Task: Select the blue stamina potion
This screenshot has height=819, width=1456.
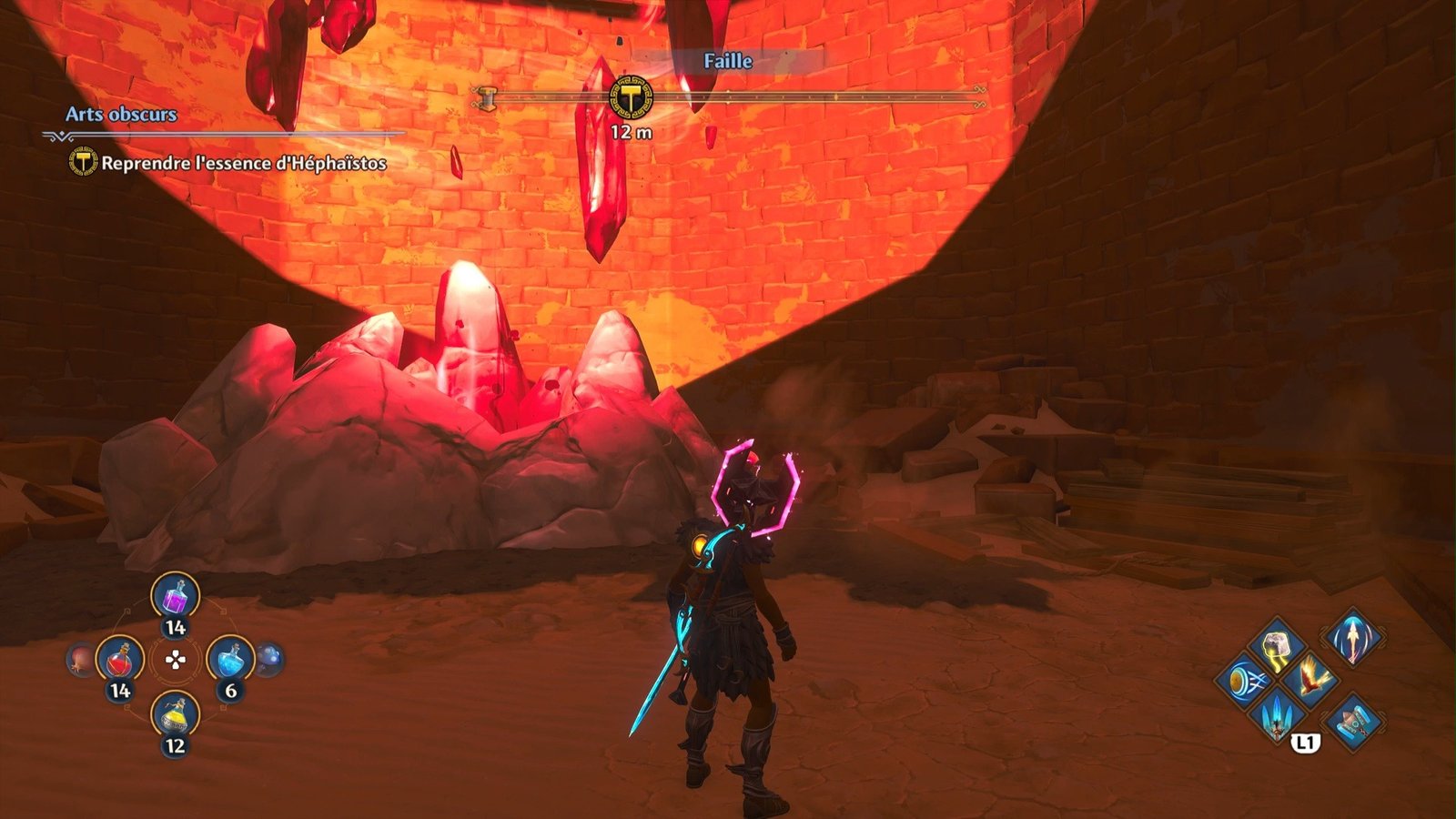Action: pyautogui.click(x=230, y=660)
